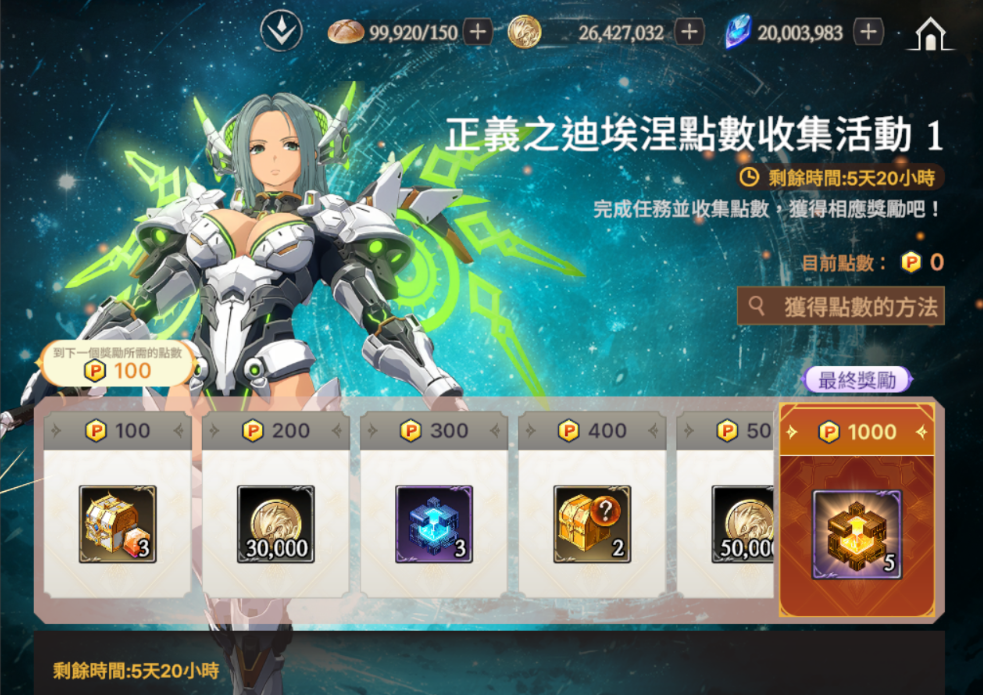Select the 100-point treasure chest reward
Image resolution: width=983 pixels, height=695 pixels.
pos(117,524)
